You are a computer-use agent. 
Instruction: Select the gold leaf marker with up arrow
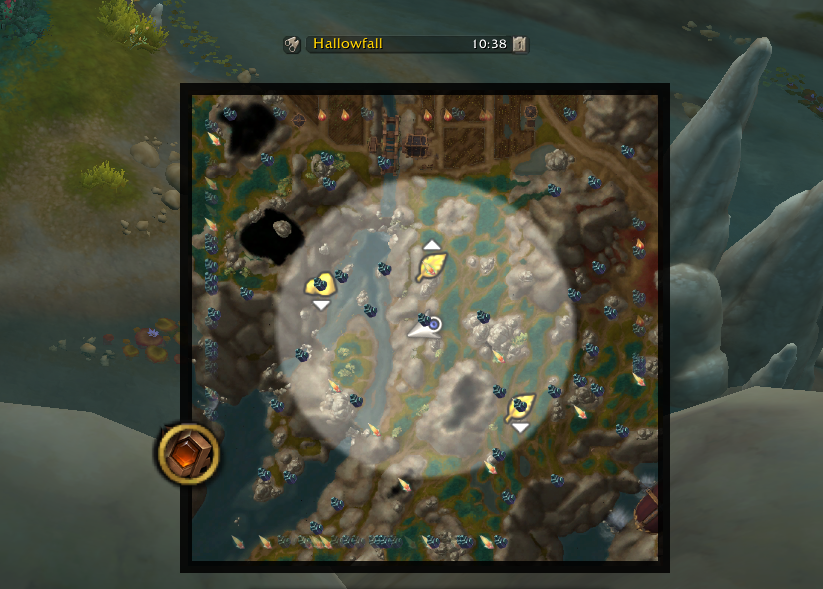431,265
